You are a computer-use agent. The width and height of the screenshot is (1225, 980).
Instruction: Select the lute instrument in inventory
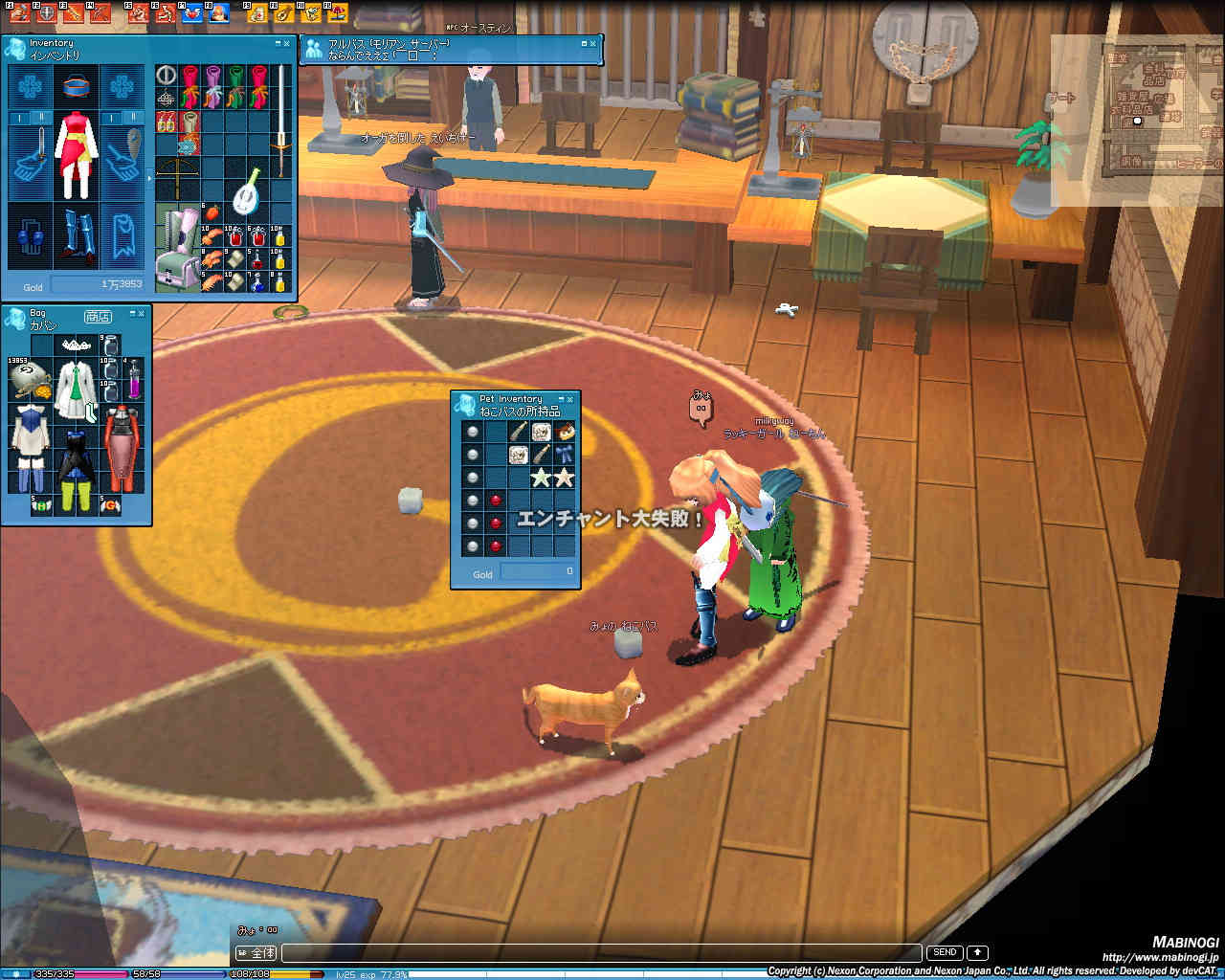click(246, 189)
